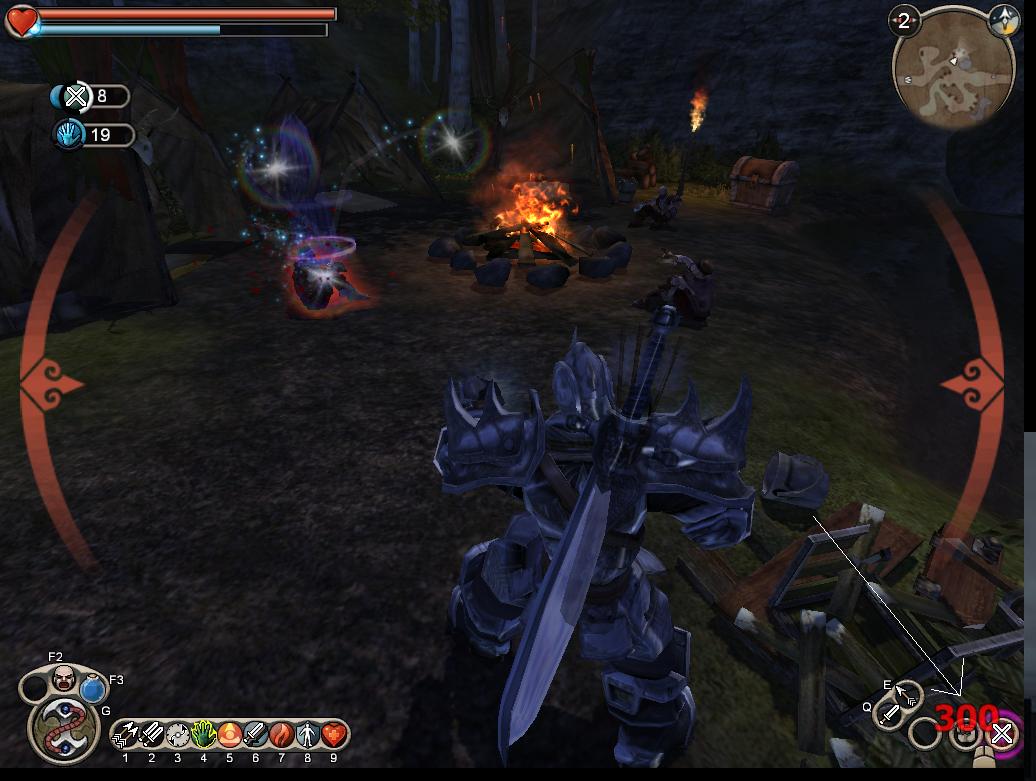1036x781 pixels.
Task: Click the crossed-swords combat multiplier icon
Action: [x=76, y=96]
